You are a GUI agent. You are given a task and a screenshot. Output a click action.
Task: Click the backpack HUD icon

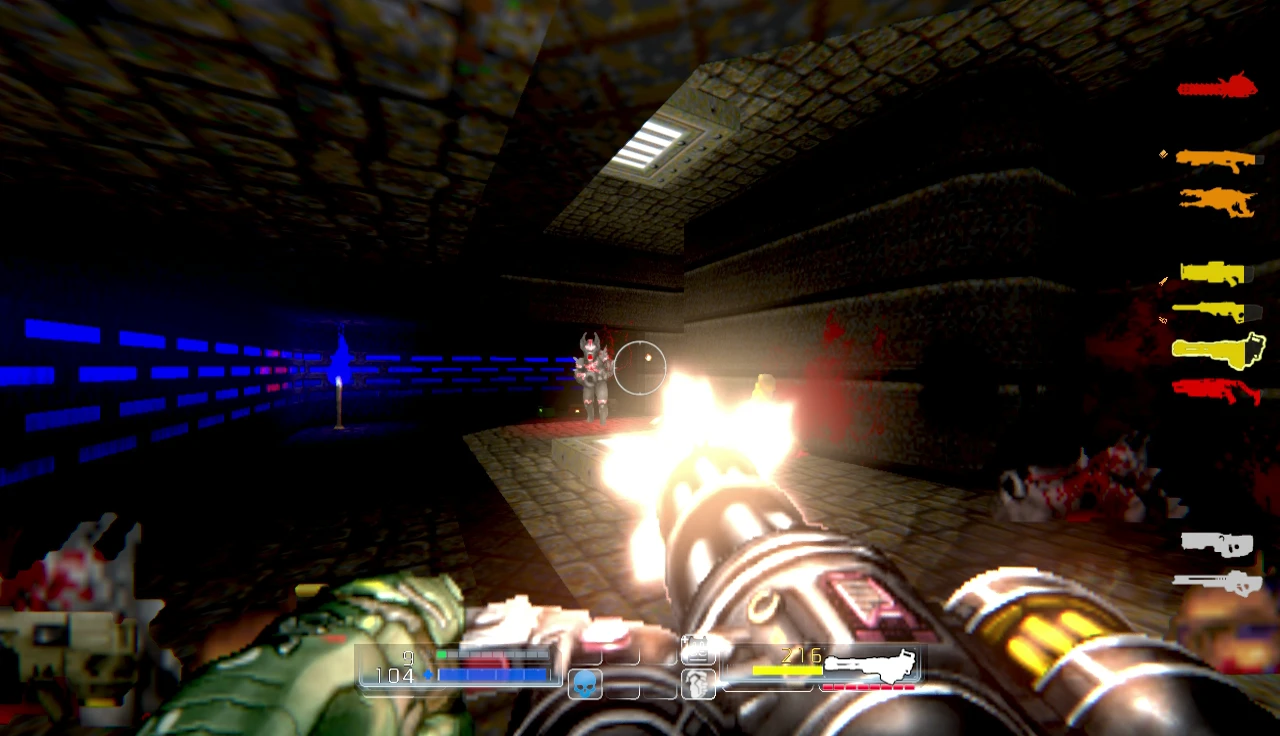click(x=698, y=649)
